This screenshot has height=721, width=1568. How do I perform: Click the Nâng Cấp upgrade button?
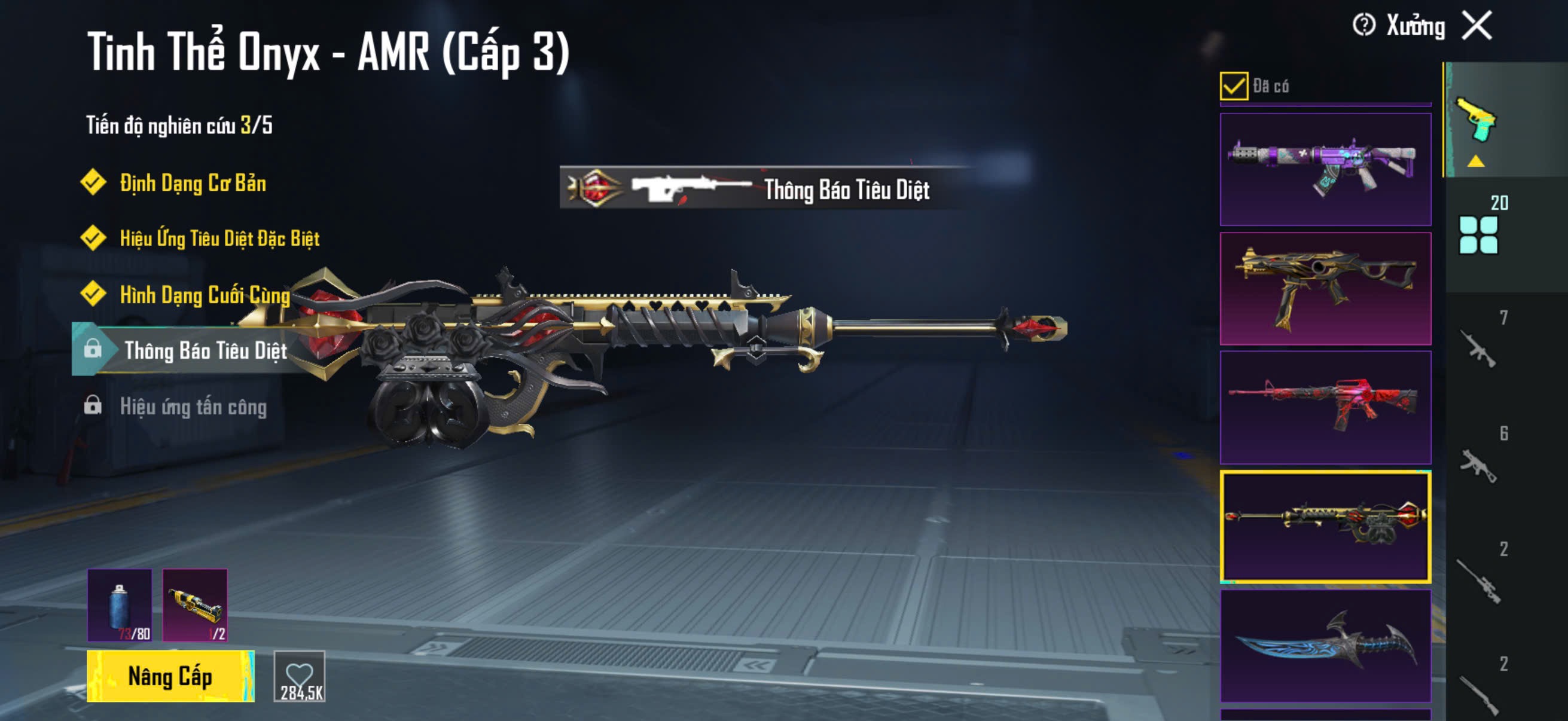(x=170, y=676)
